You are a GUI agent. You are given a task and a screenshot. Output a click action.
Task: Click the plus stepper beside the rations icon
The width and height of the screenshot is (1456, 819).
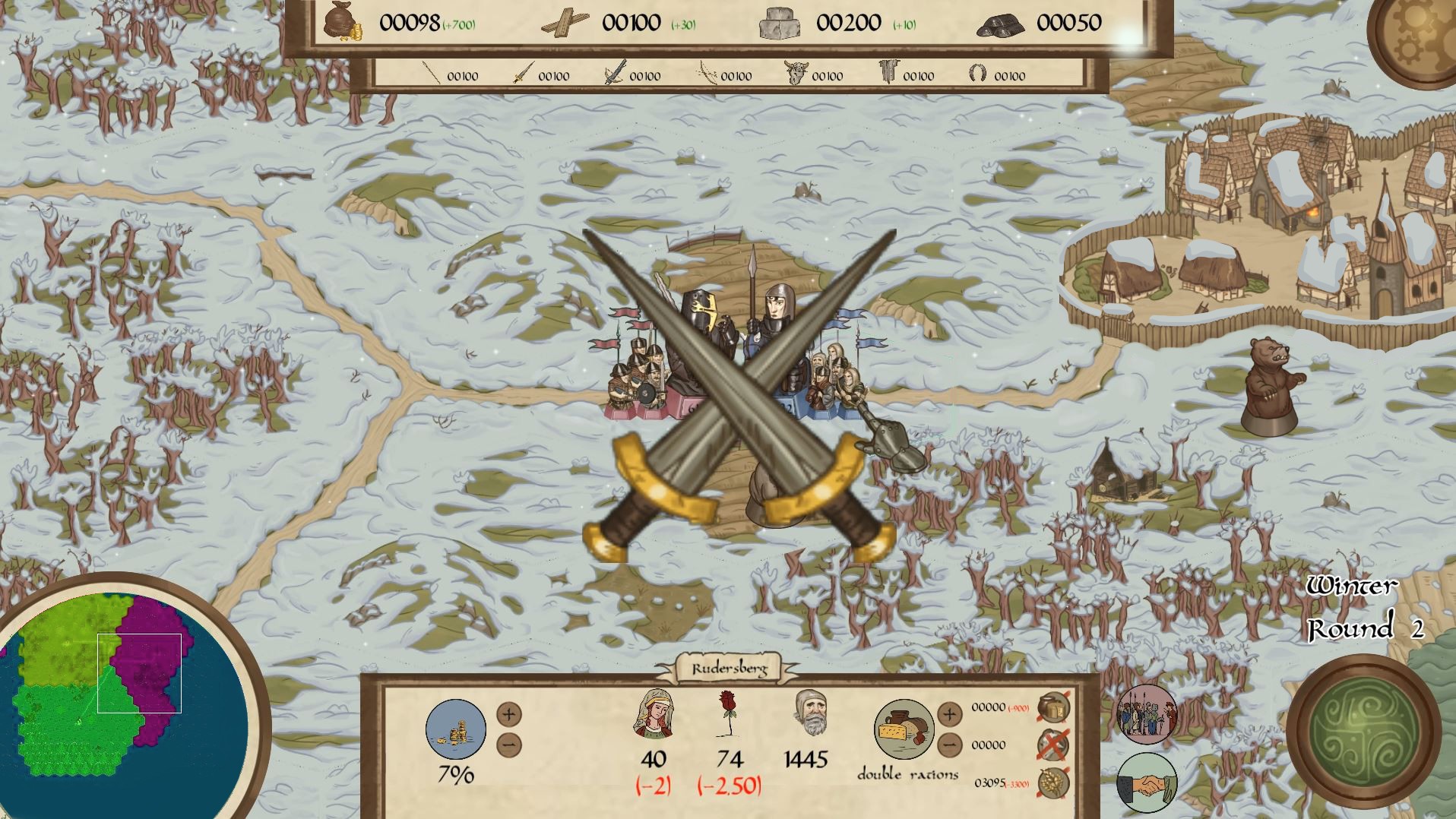click(x=949, y=714)
